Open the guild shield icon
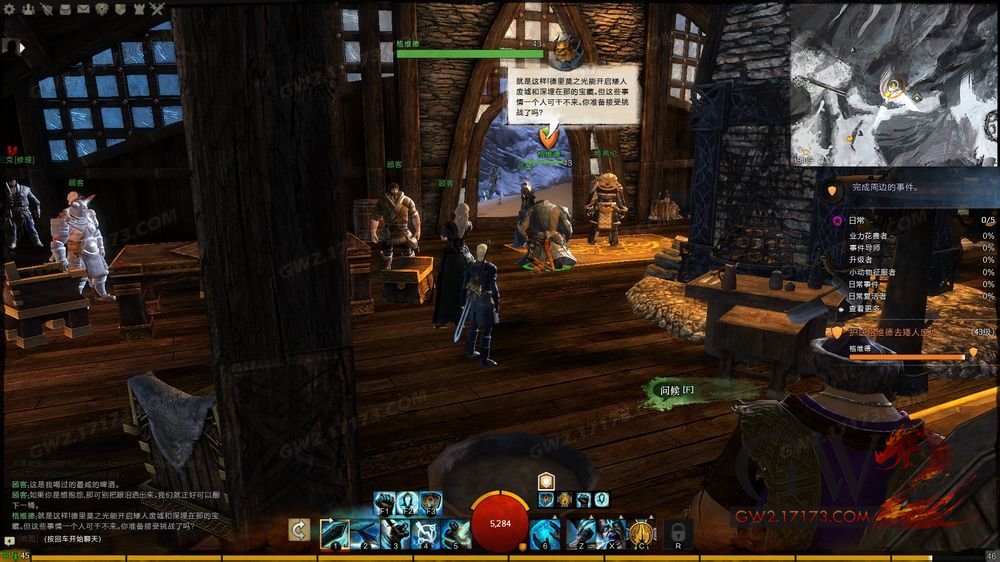The height and width of the screenshot is (562, 1000). (x=120, y=9)
